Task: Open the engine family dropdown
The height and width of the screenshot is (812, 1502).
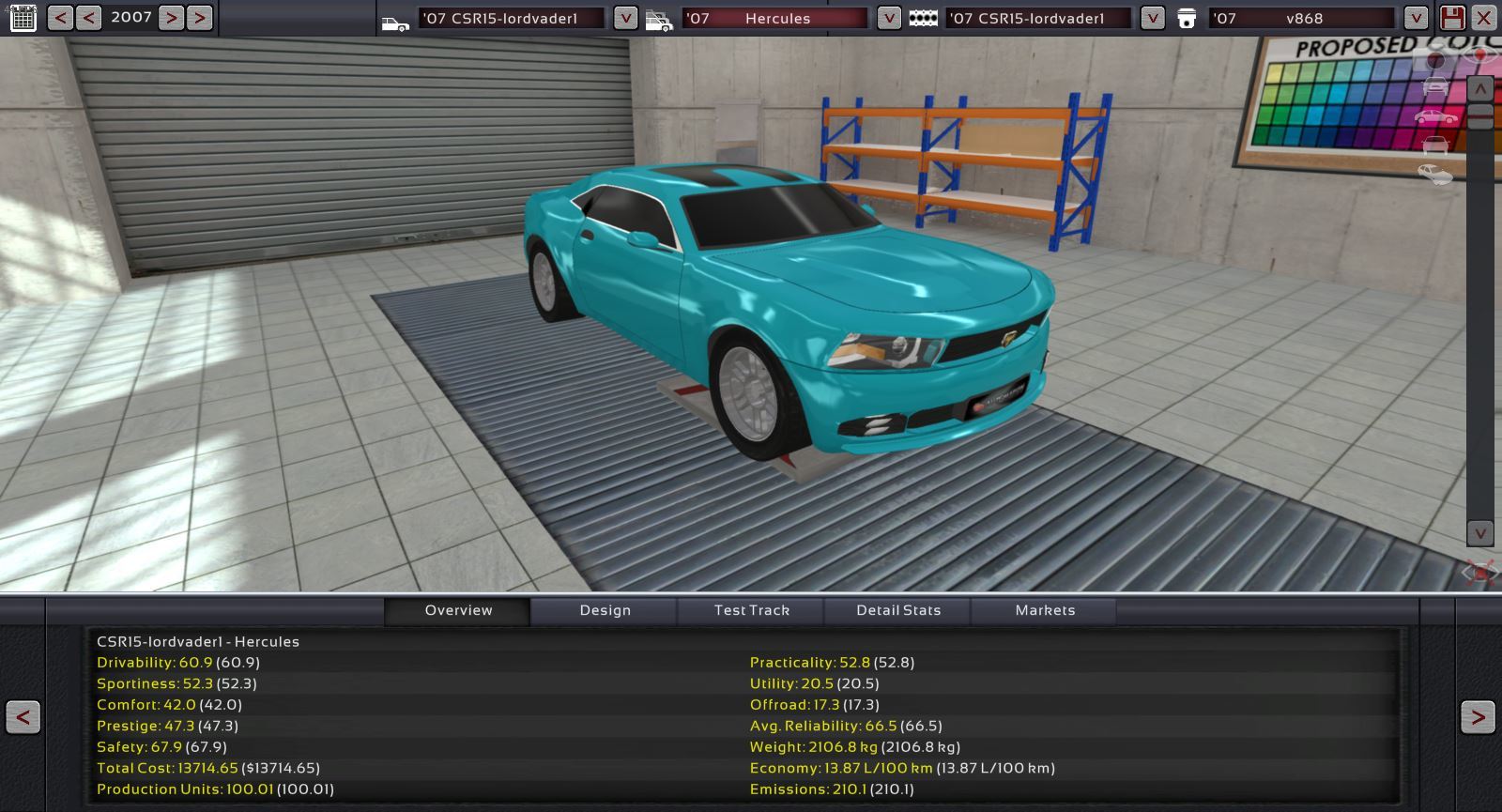Action: click(1152, 18)
